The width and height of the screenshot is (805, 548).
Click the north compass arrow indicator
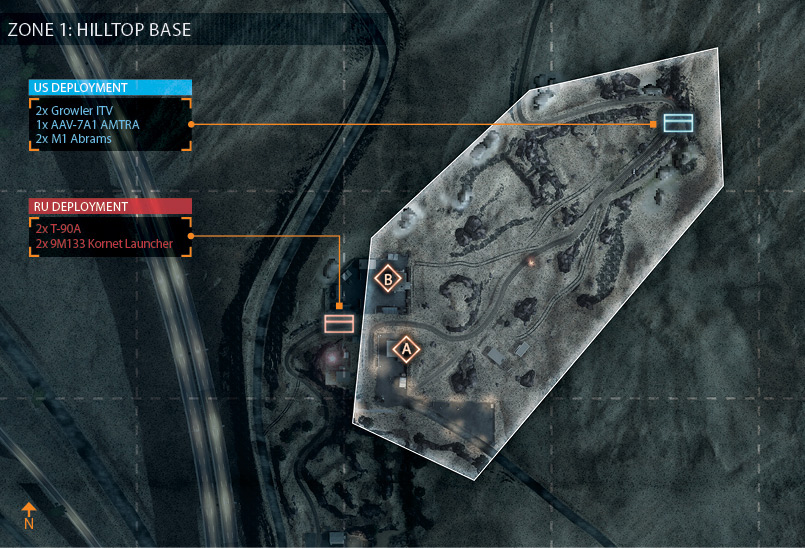29,514
